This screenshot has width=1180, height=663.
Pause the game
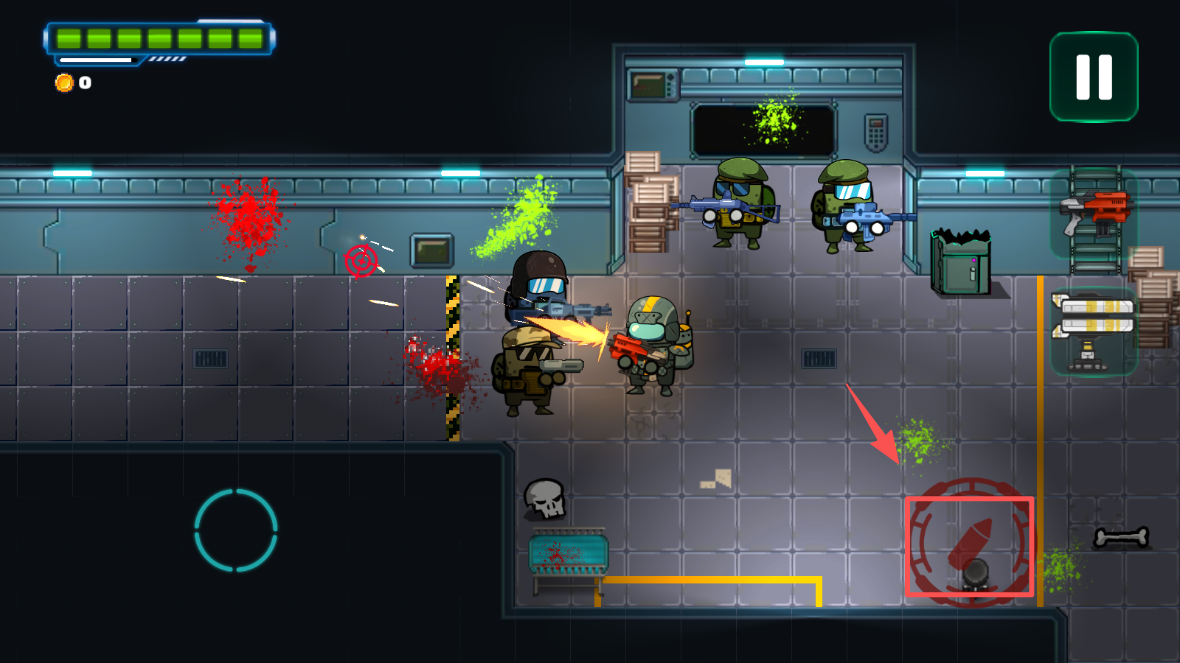[x=1093, y=77]
